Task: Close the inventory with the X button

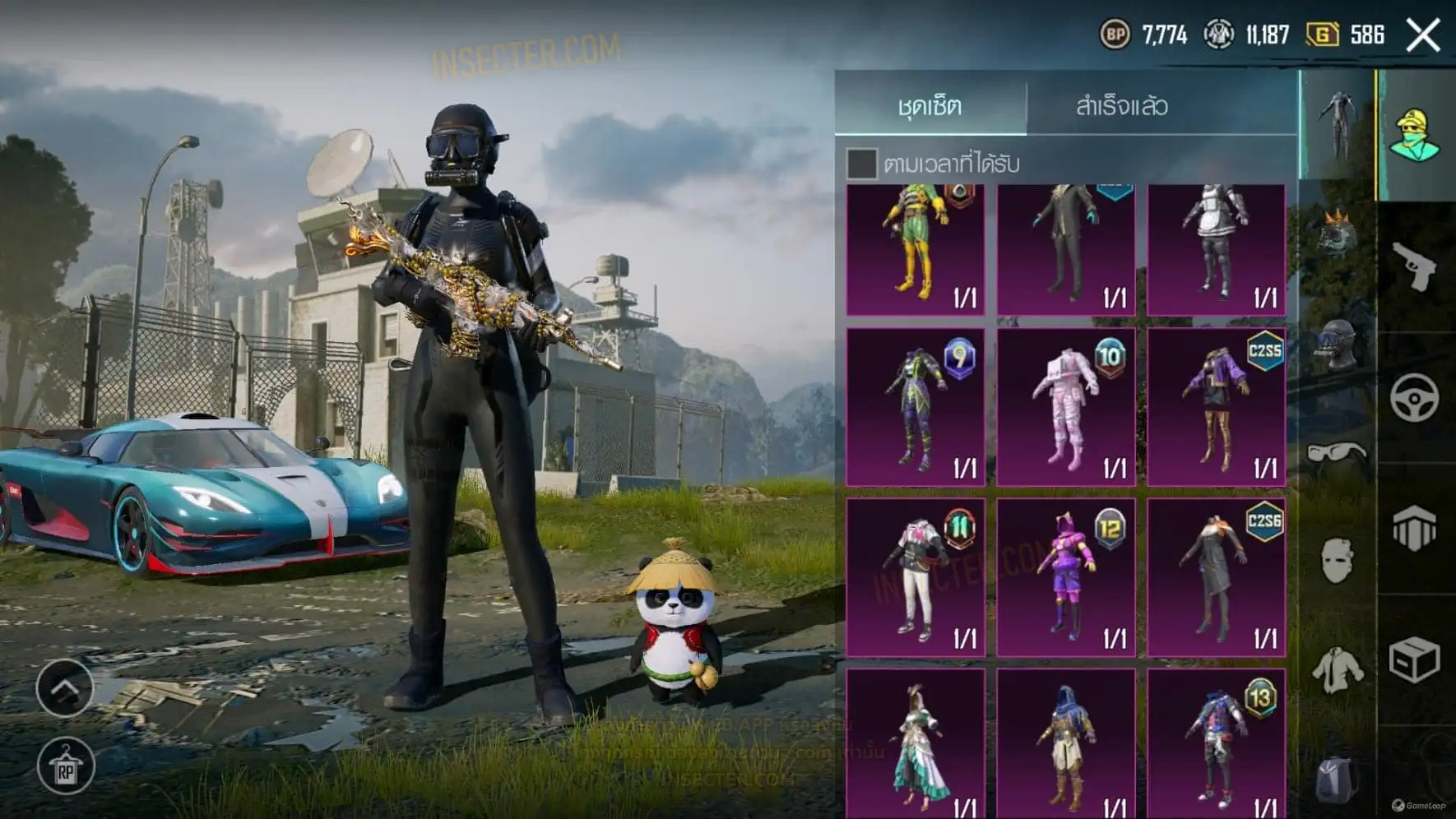Action: [1423, 35]
